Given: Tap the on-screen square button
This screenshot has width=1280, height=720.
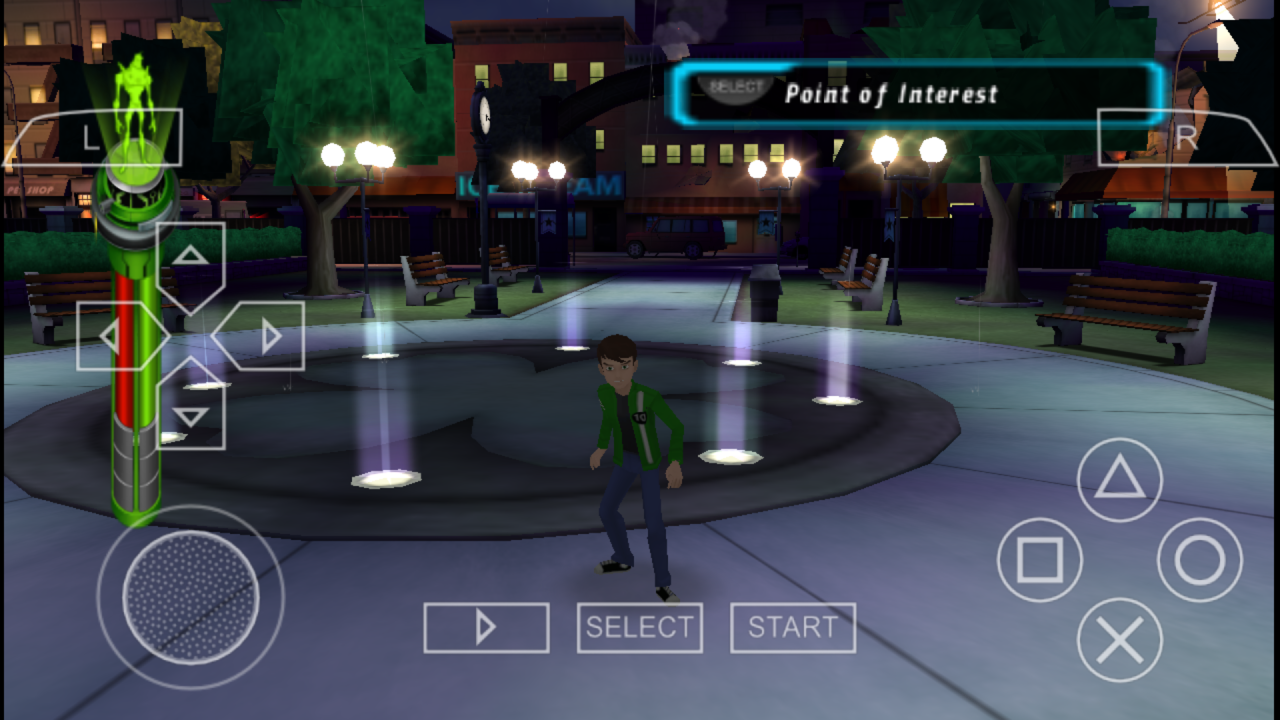Looking at the screenshot, I should coord(1040,560).
